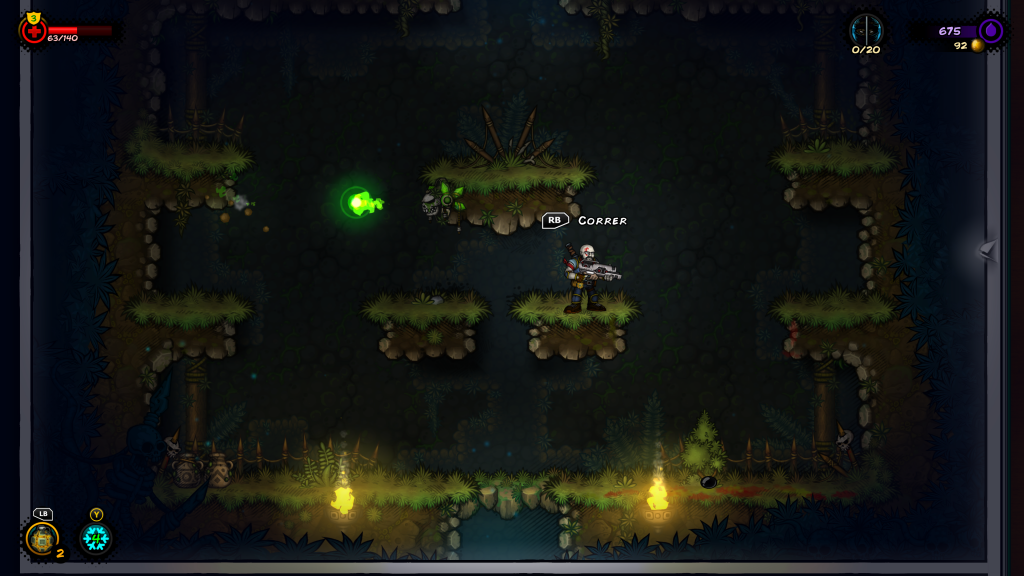Click the red cross health icon
This screenshot has width=1024, height=576.
coord(34,31)
